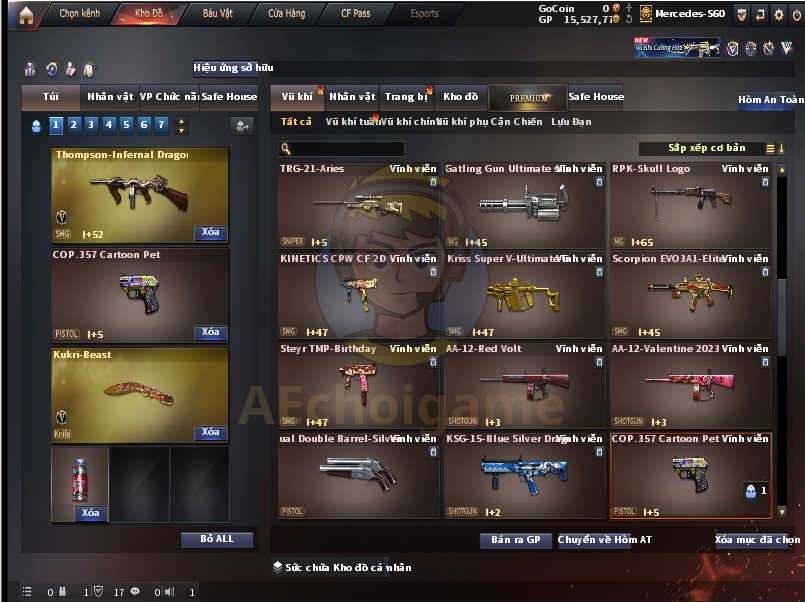The image size is (805, 602).
Task: Open the Cửa Hàng shop menu
Action: coord(287,14)
